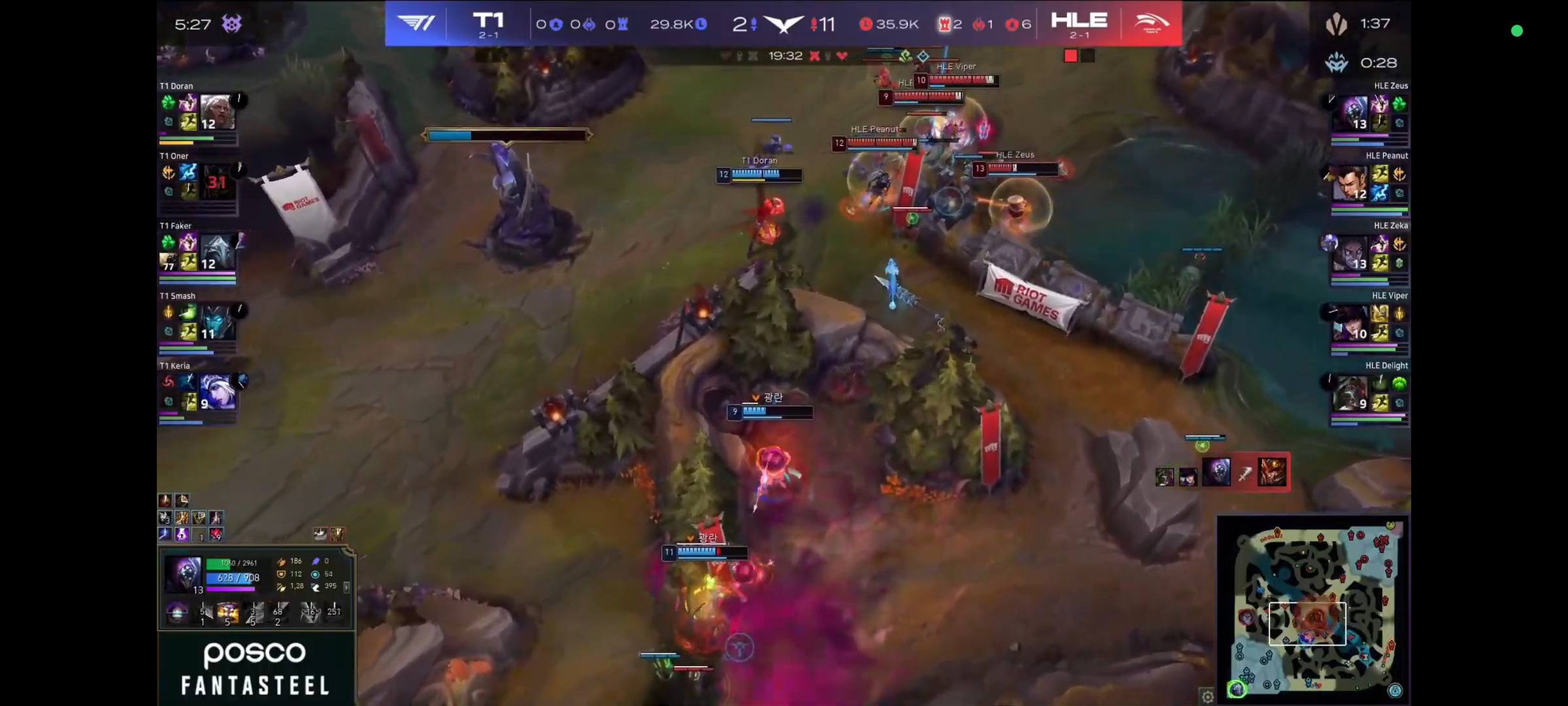Click the green recording indicator dot

click(x=1517, y=31)
